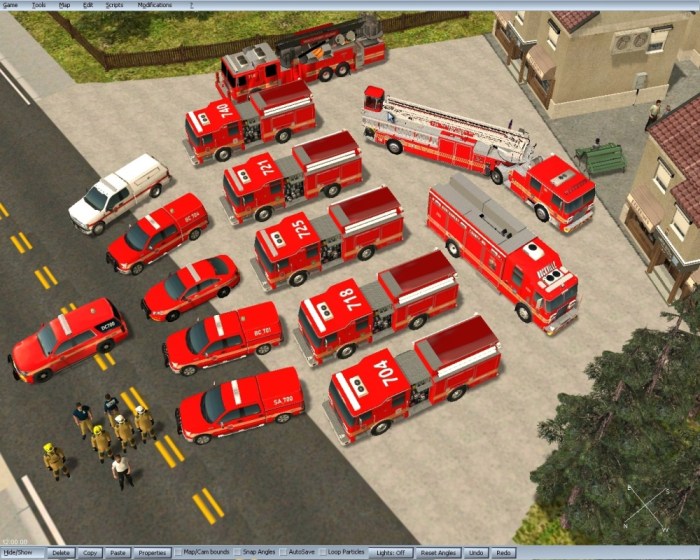Open the Edit menu
The height and width of the screenshot is (560, 700).
click(88, 5)
